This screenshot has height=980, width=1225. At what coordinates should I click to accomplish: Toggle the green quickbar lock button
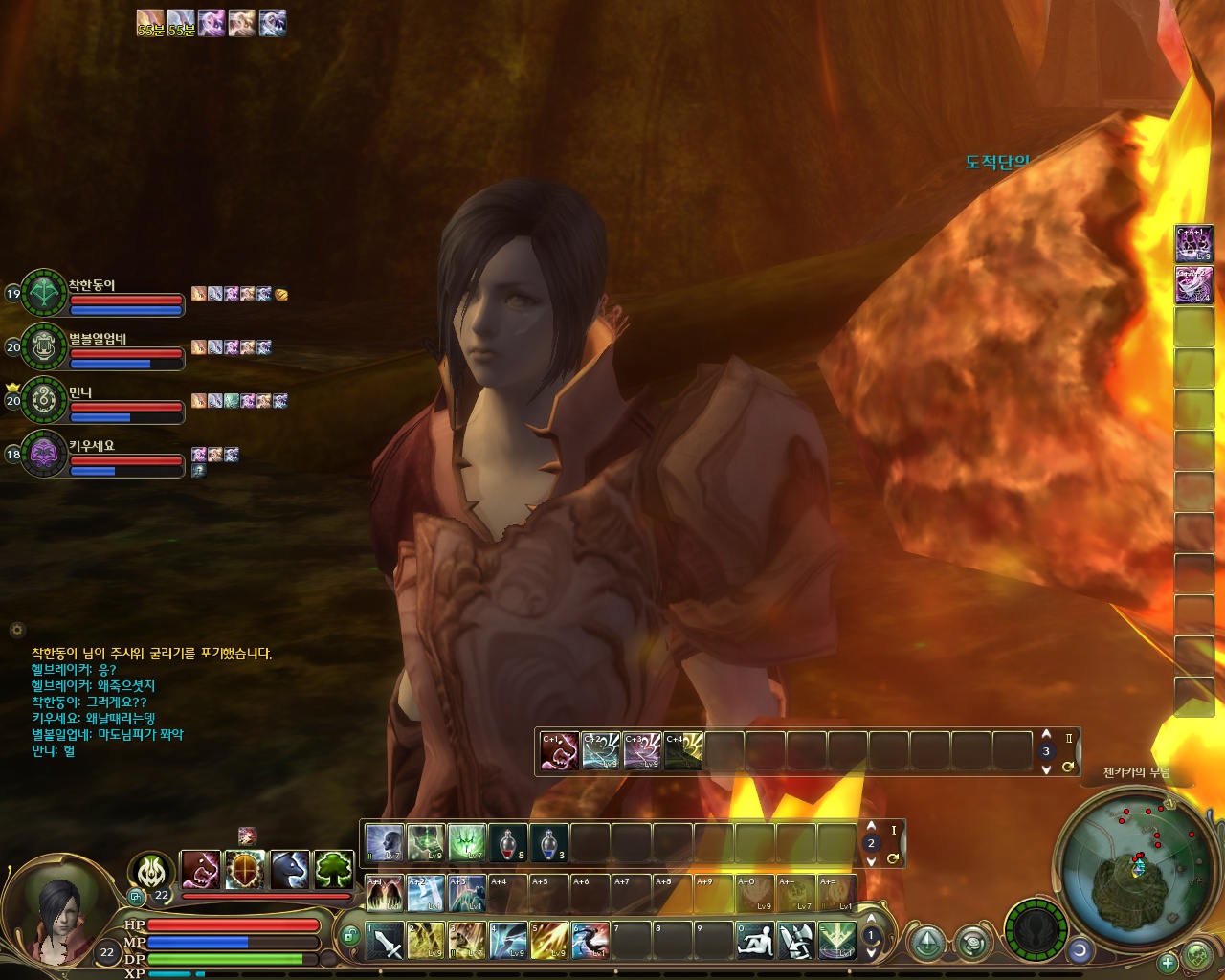(x=349, y=935)
